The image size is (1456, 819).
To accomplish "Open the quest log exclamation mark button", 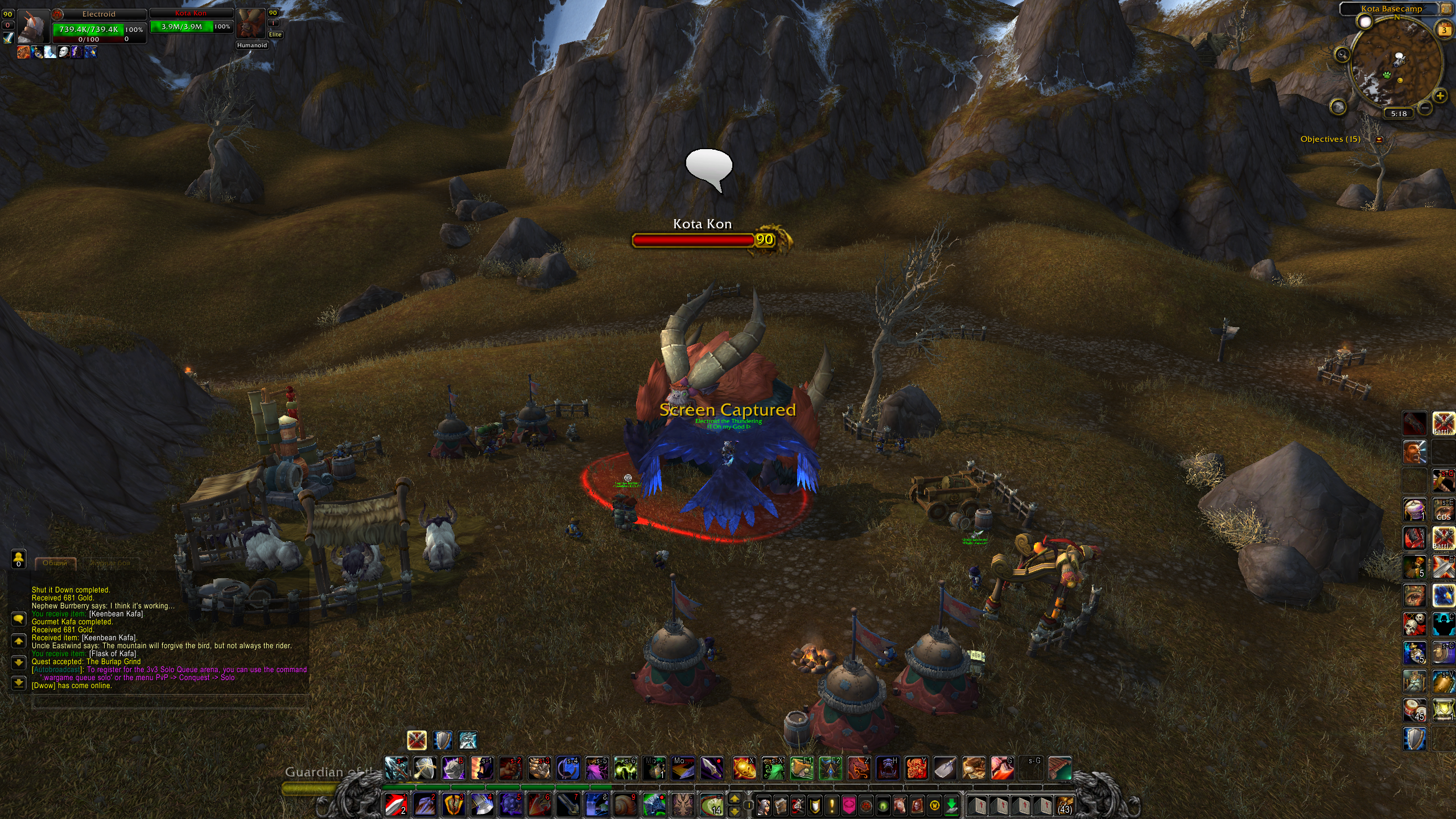I will [x=832, y=805].
